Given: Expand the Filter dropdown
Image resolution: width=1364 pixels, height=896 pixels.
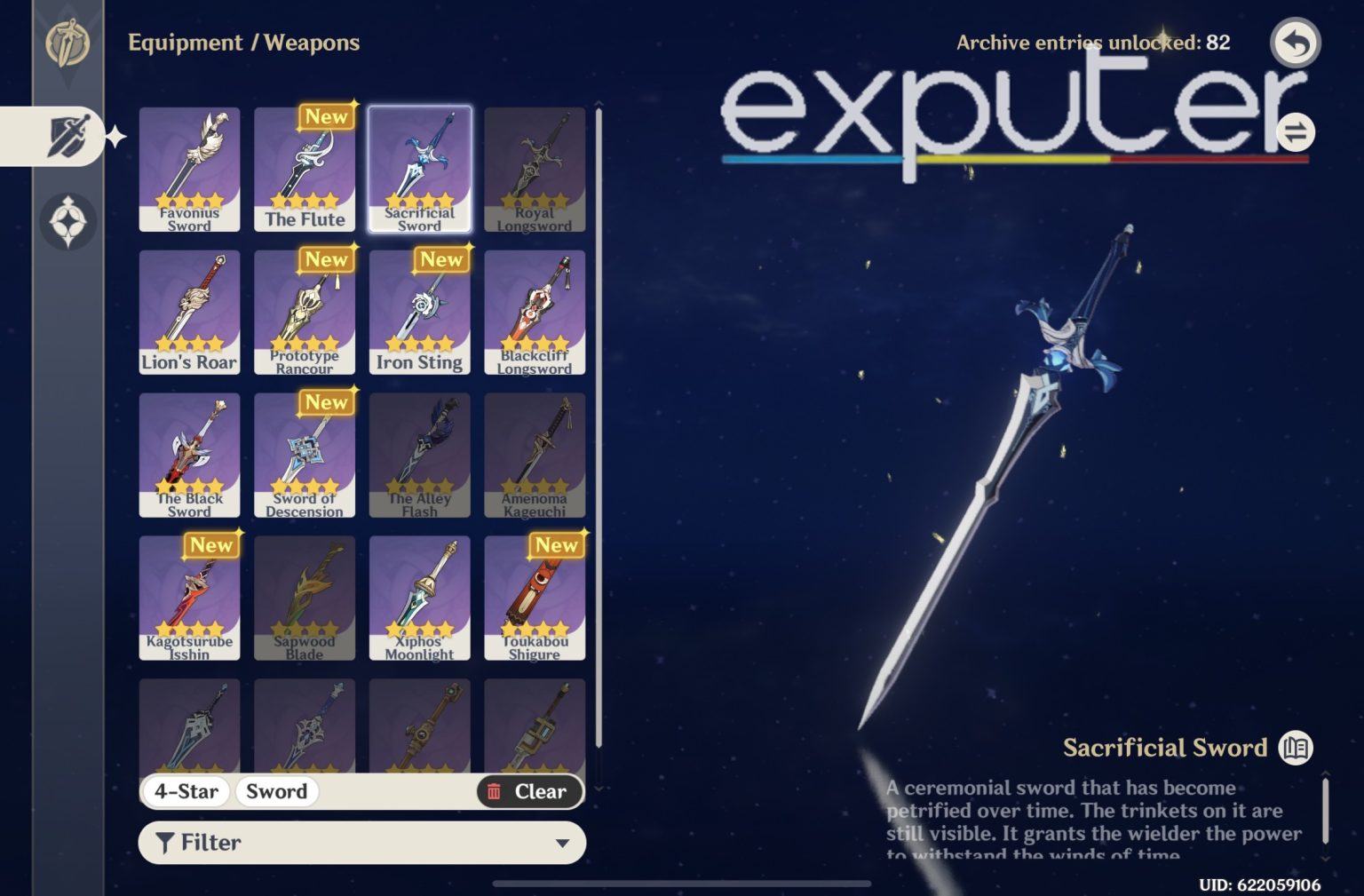Looking at the screenshot, I should [563, 842].
